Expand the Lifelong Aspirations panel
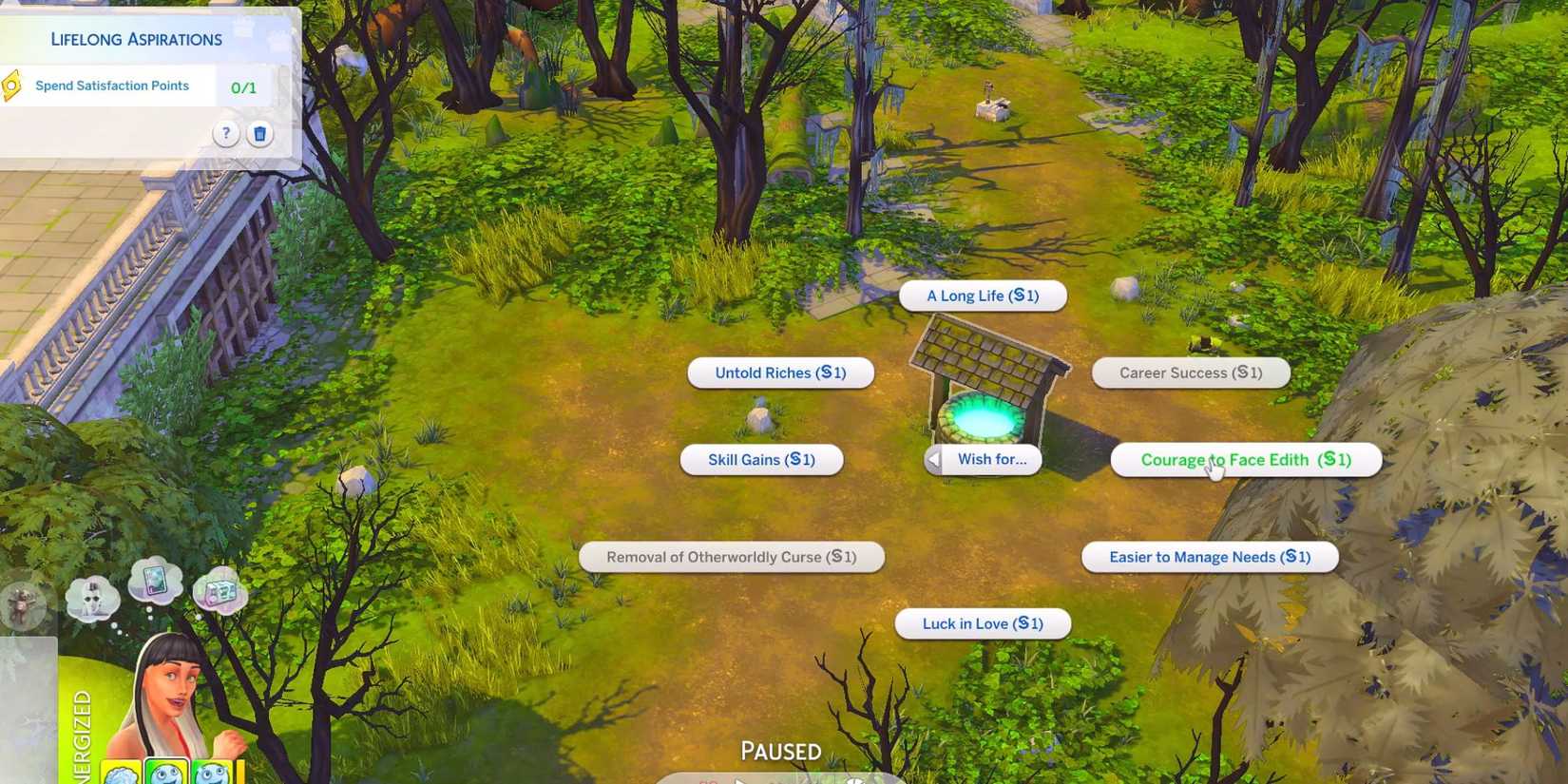Screen dimensions: 1568x784 point(136,38)
